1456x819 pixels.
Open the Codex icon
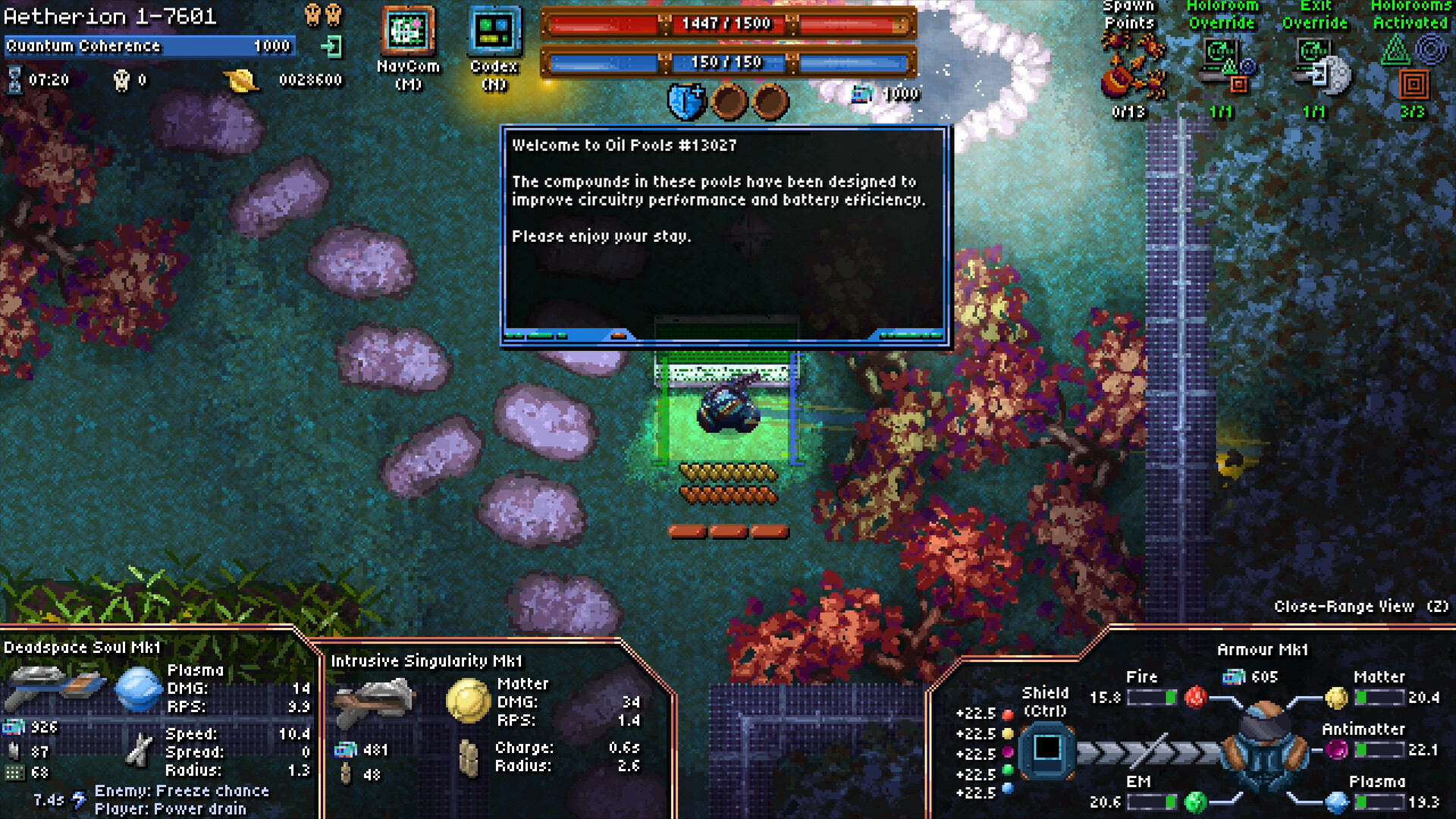pos(494,31)
